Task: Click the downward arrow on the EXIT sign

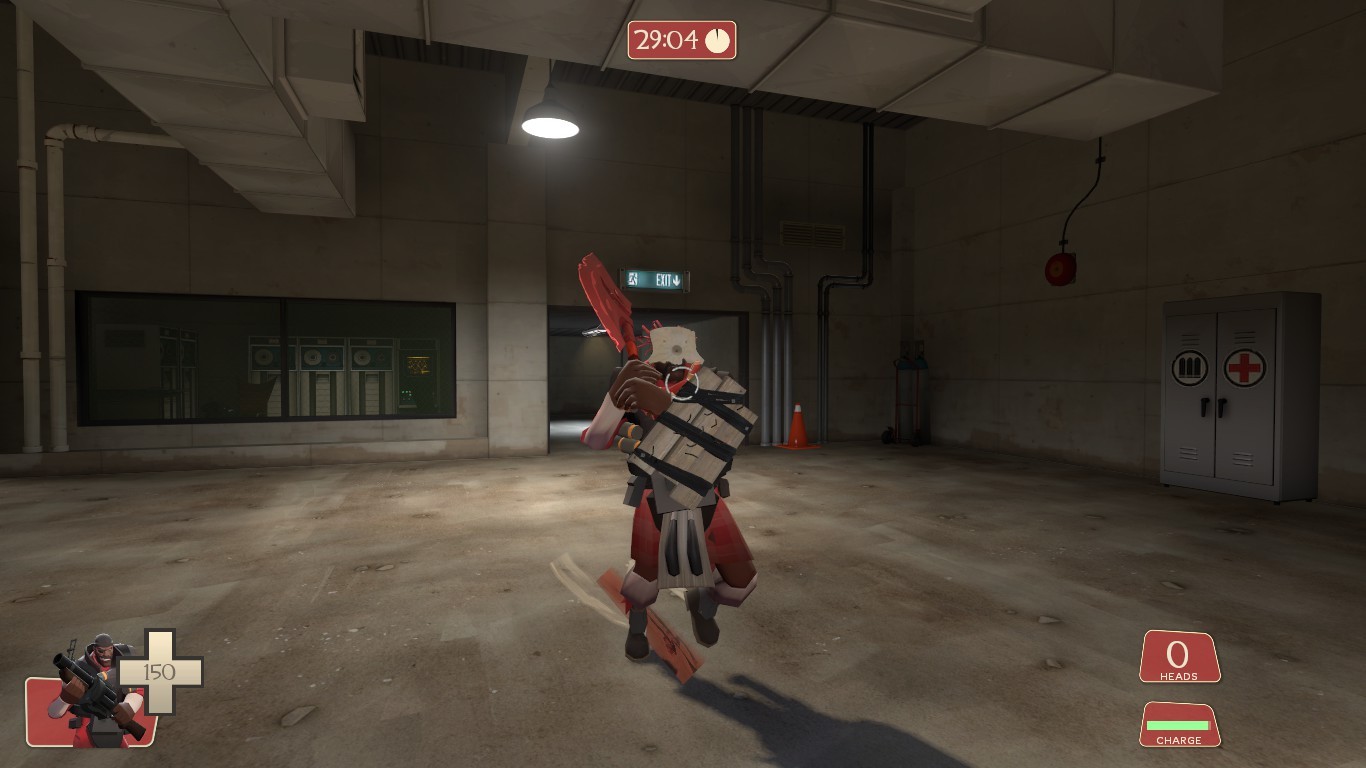Action: tap(677, 281)
